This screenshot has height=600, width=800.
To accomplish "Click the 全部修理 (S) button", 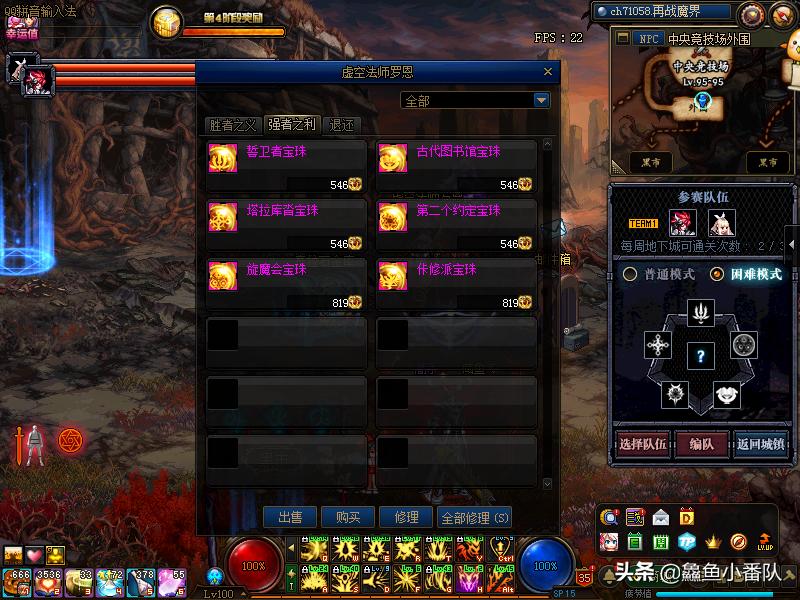I will [x=474, y=517].
